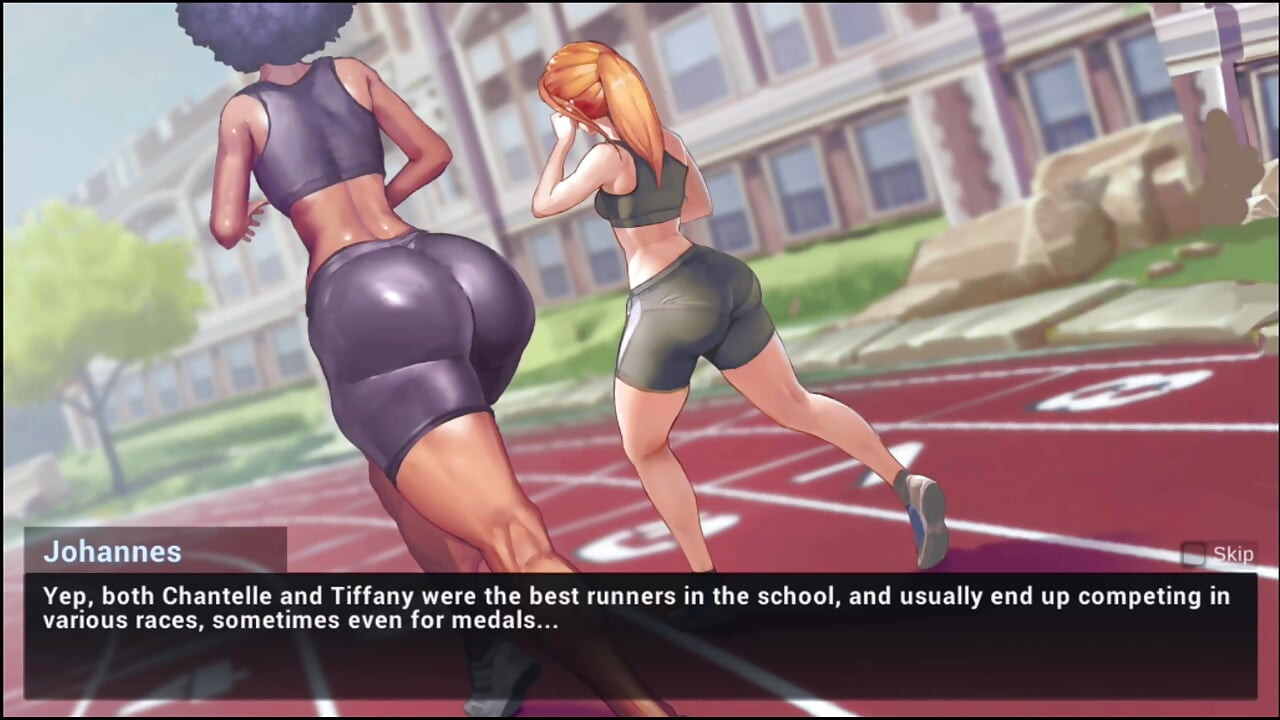Click the Johannes nameplate
This screenshot has height=720, width=1280.
pyautogui.click(x=115, y=551)
